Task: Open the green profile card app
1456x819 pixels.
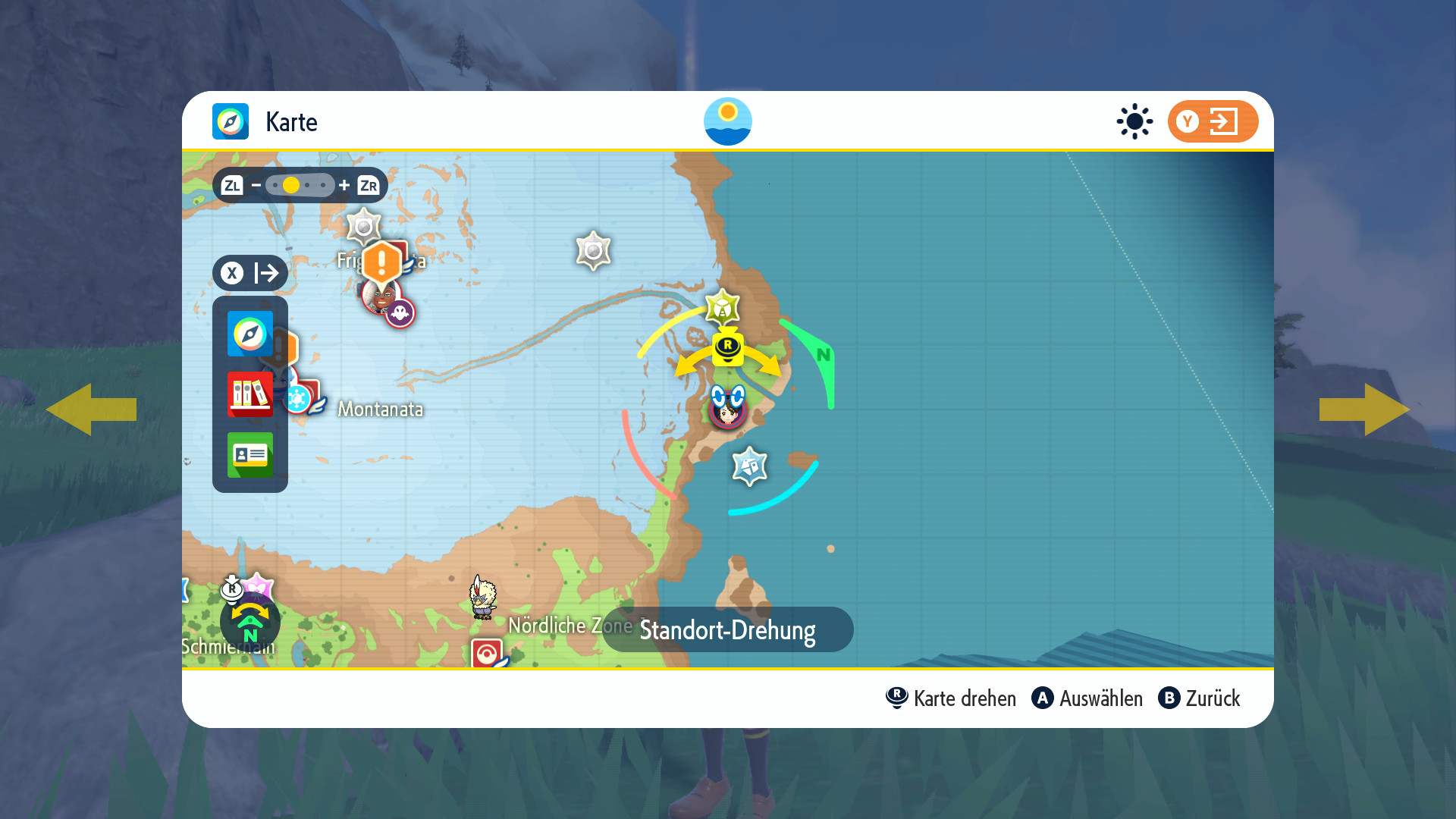Action: click(x=250, y=455)
